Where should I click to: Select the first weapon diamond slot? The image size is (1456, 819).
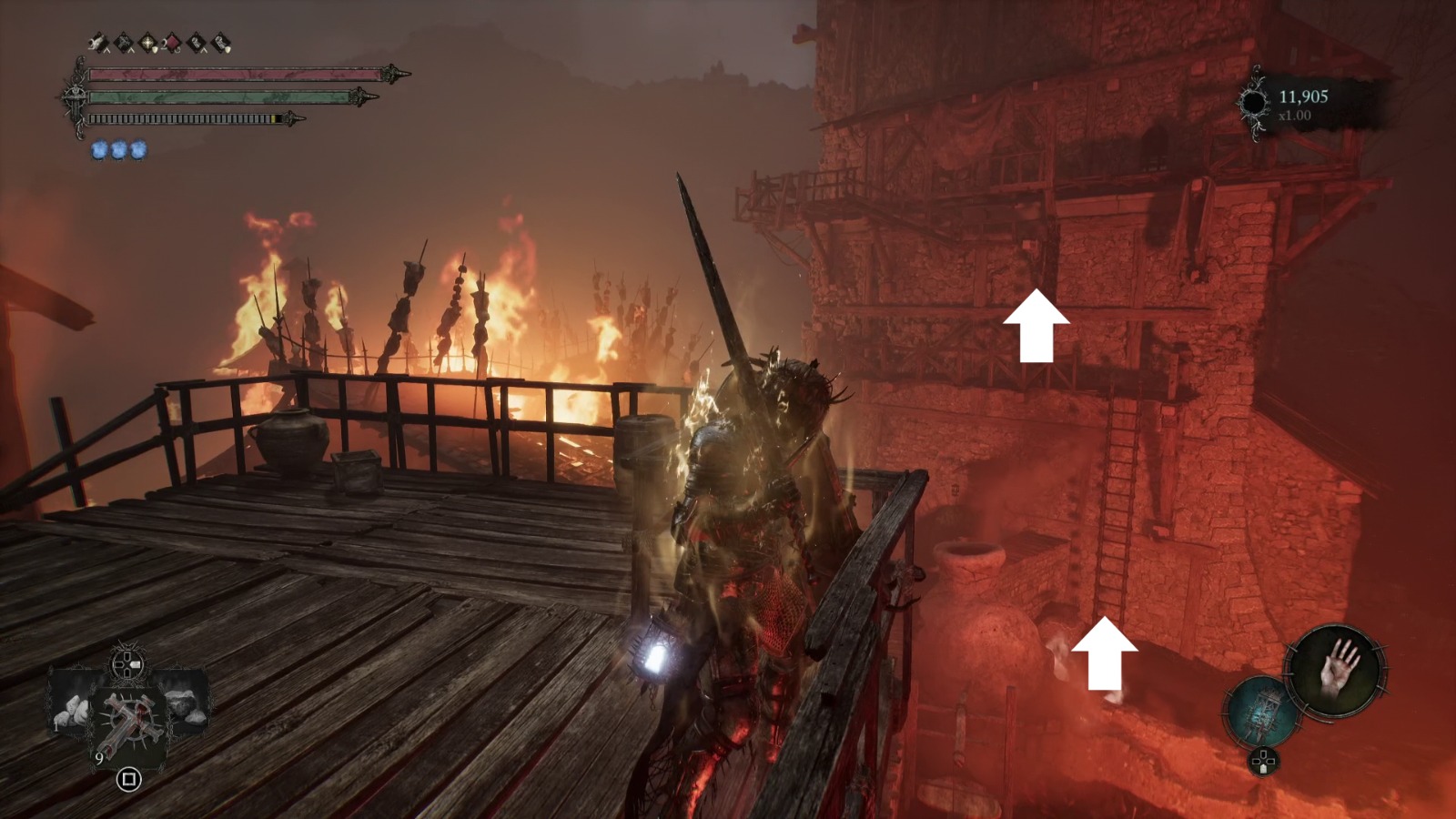pos(98,42)
